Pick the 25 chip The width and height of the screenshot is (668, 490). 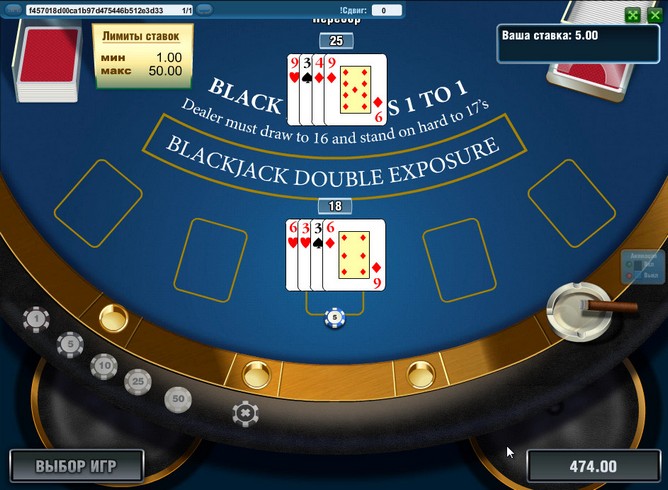[x=138, y=380]
